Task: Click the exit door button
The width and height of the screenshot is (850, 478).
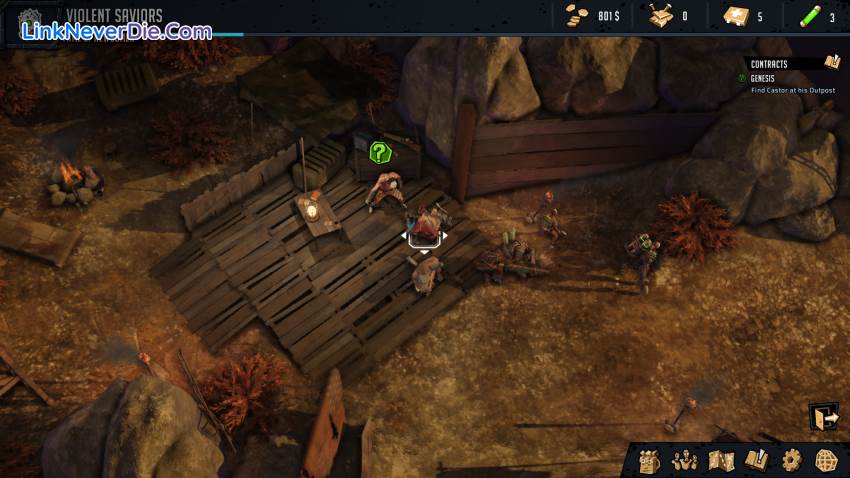Action: pyautogui.click(x=824, y=417)
